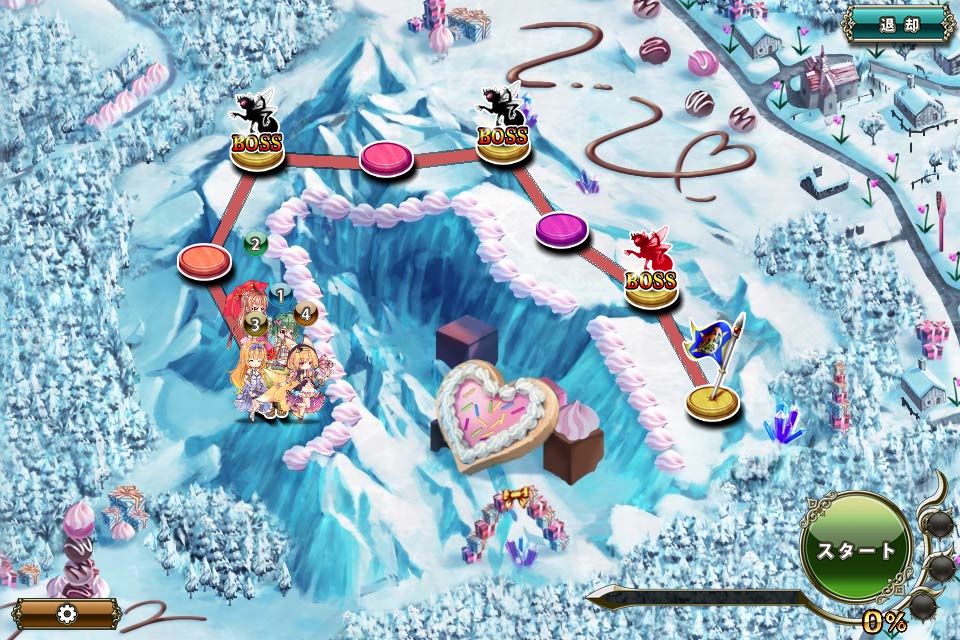The height and width of the screenshot is (640, 960).
Task: Open the gear settings button
Action: [67, 613]
